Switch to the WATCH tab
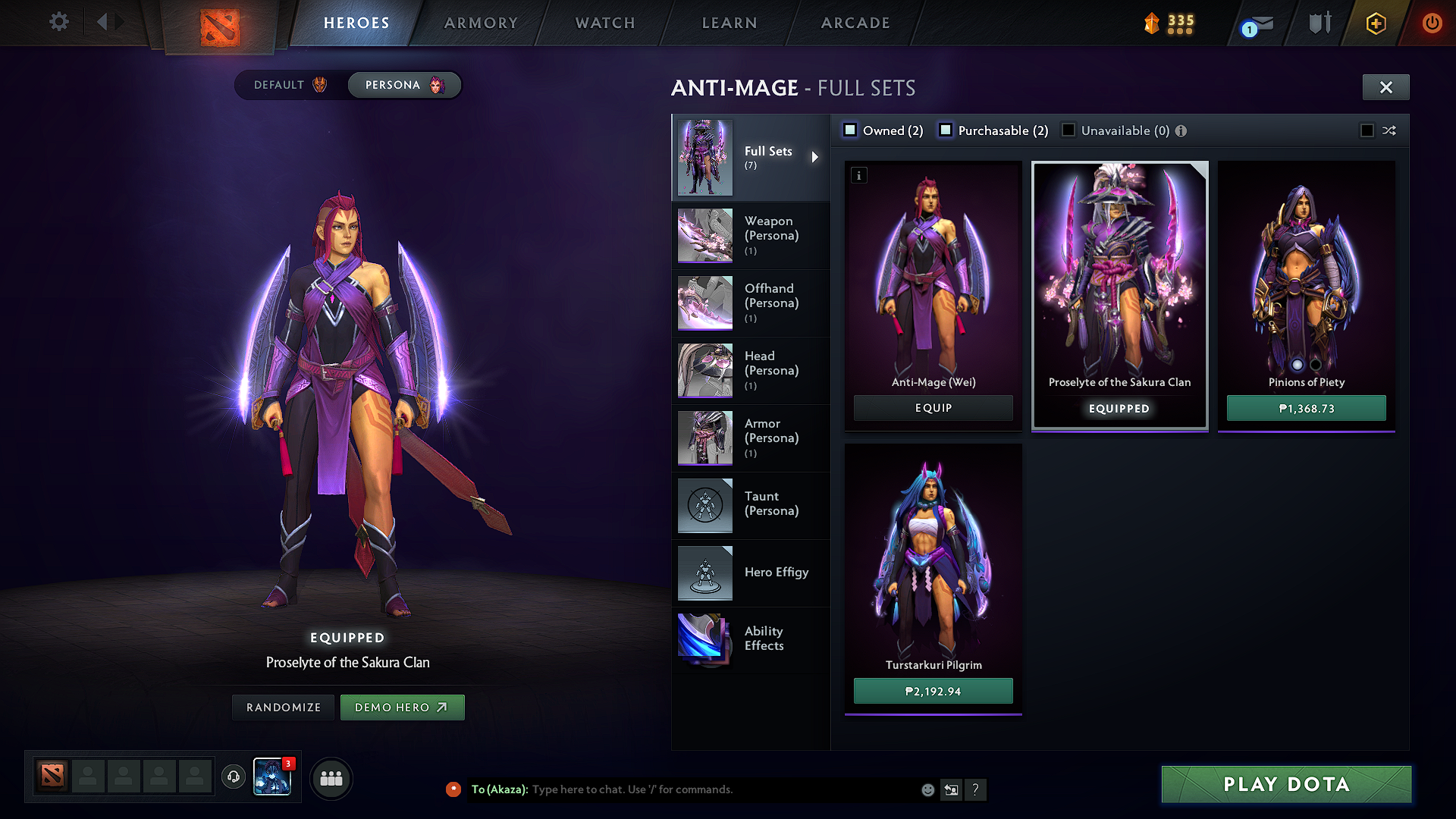The image size is (1456, 819). (604, 23)
